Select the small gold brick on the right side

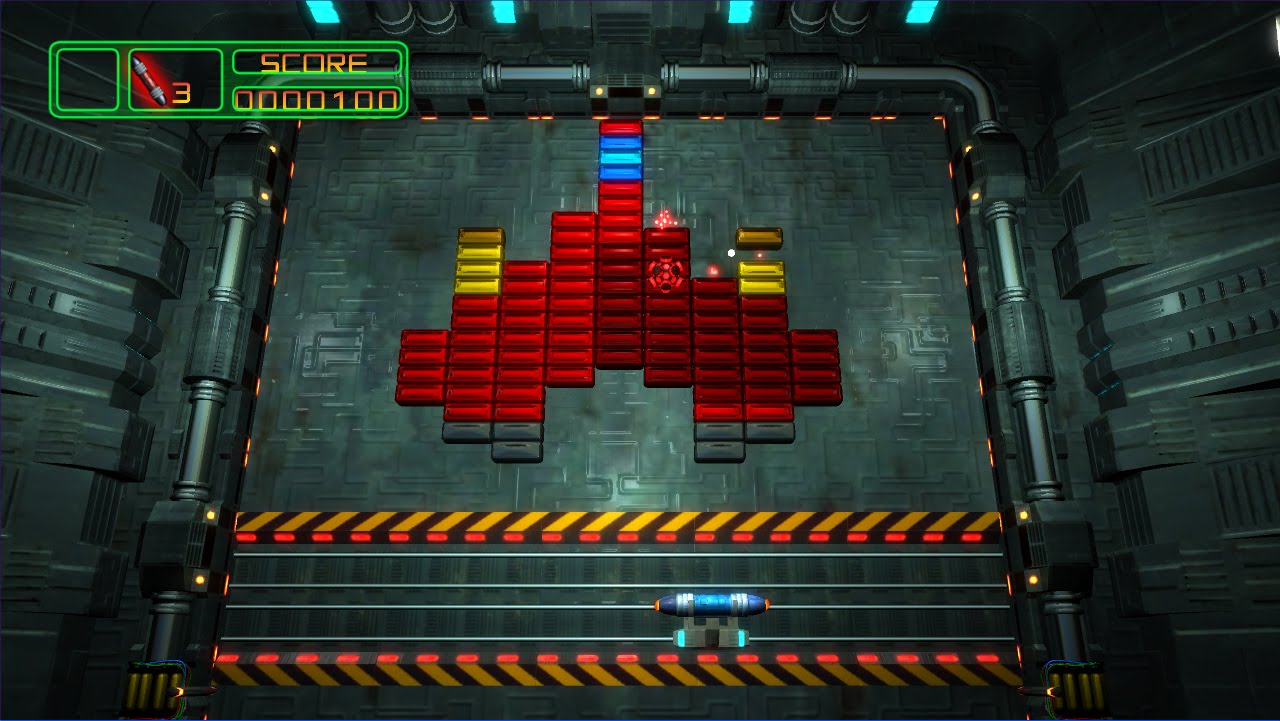click(760, 237)
